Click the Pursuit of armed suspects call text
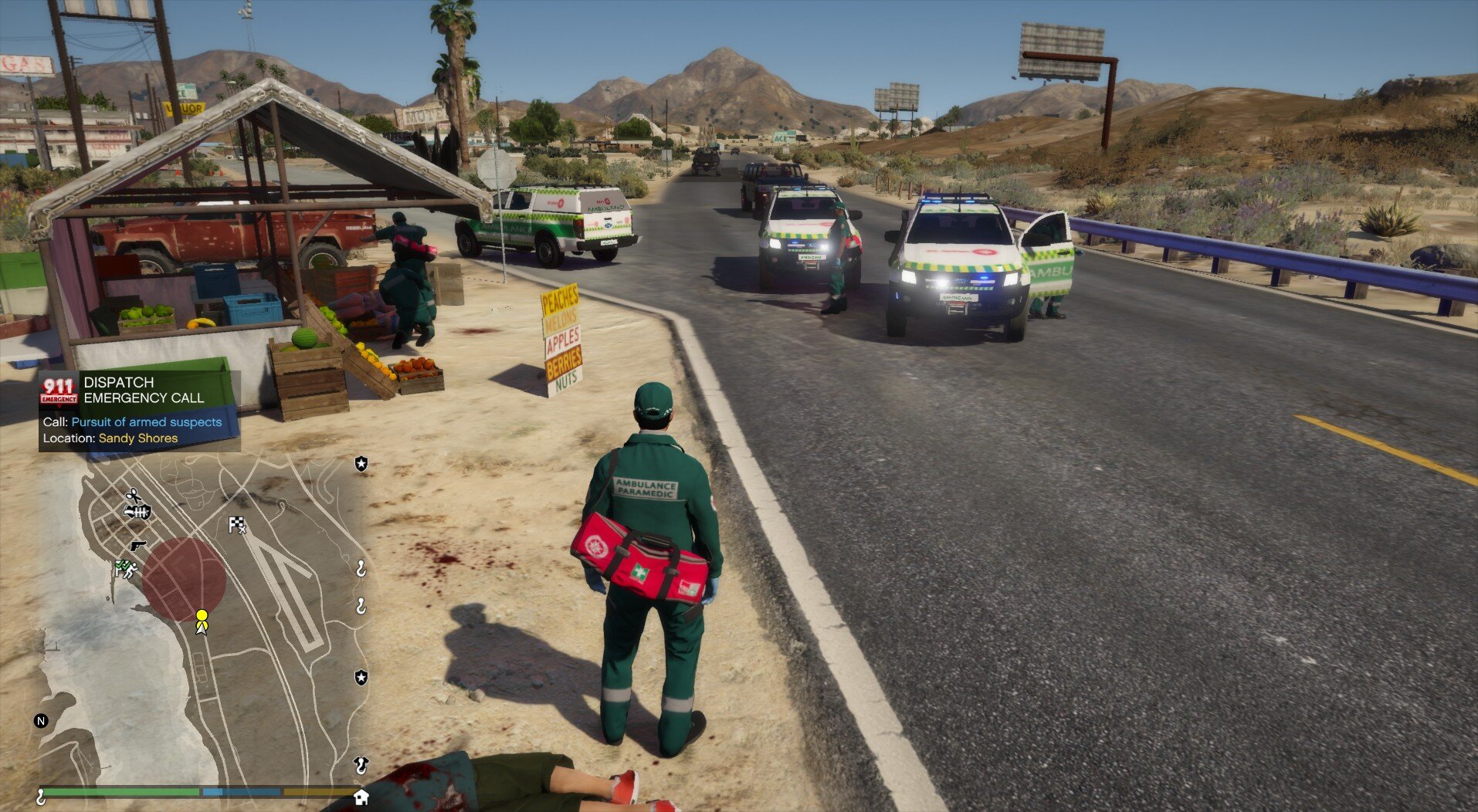 (x=146, y=422)
